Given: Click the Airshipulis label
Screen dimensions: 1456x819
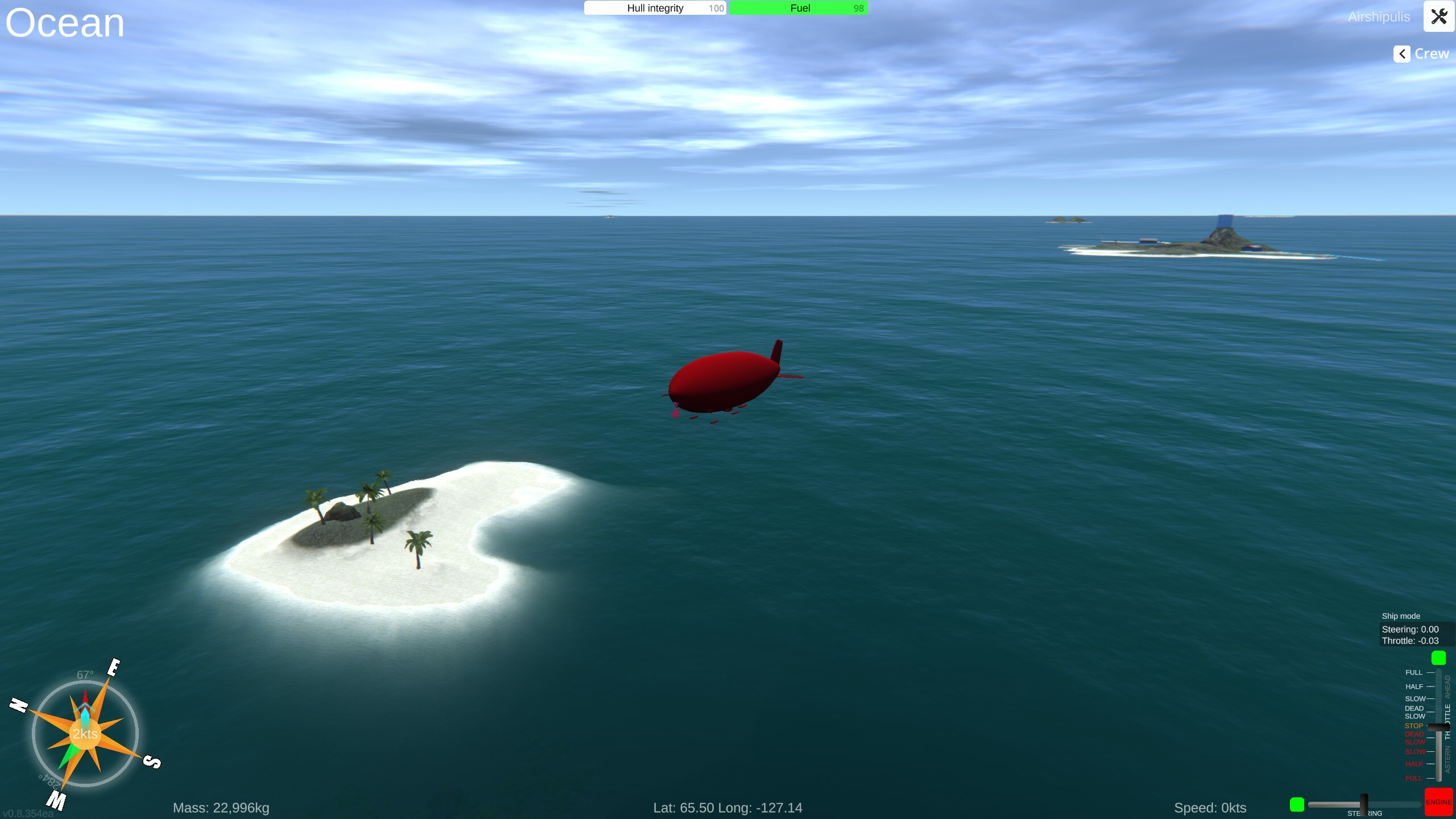Looking at the screenshot, I should click(x=1378, y=16).
